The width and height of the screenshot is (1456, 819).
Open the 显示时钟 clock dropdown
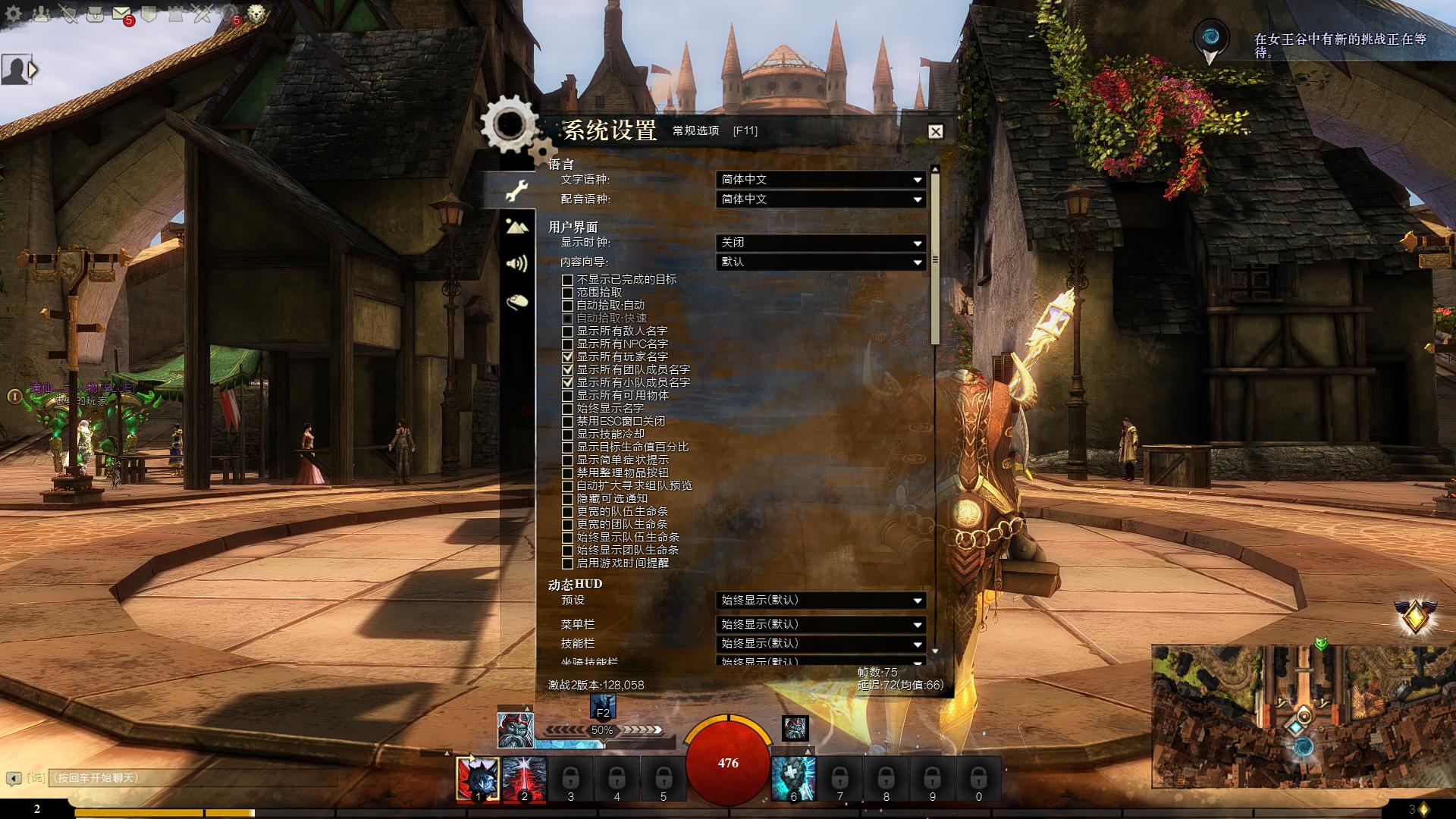pos(821,243)
